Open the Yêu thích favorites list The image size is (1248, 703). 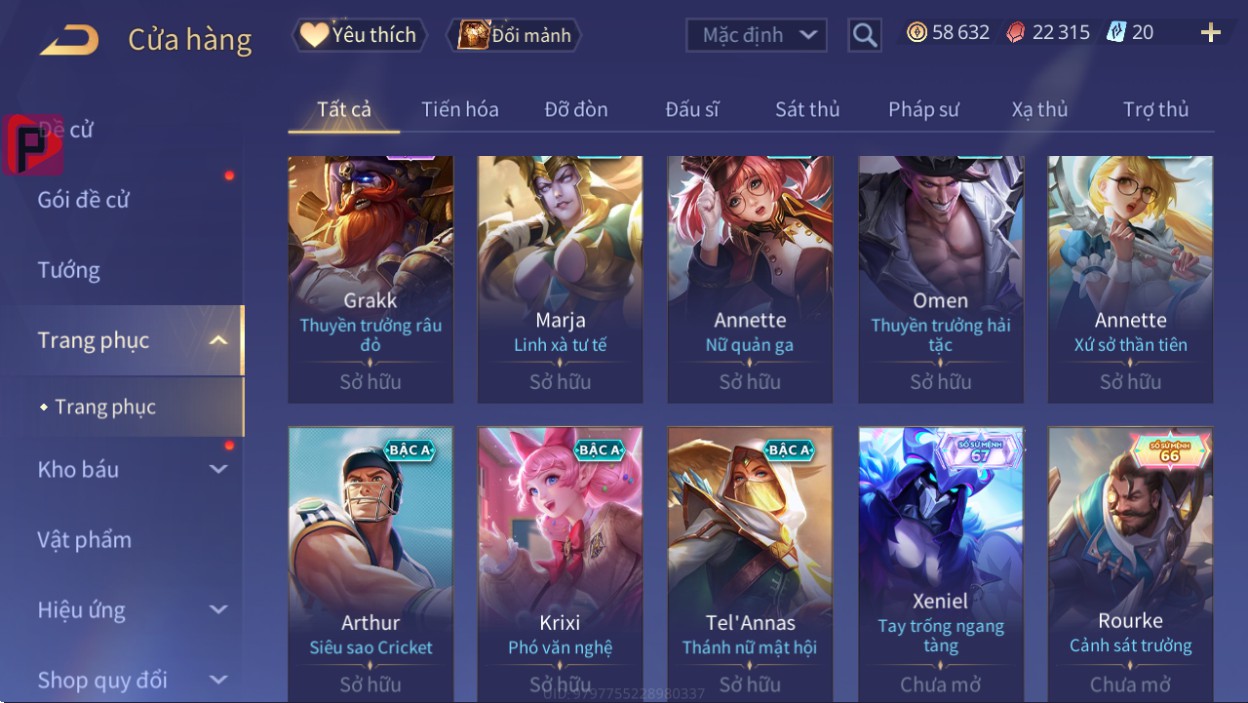coord(360,36)
